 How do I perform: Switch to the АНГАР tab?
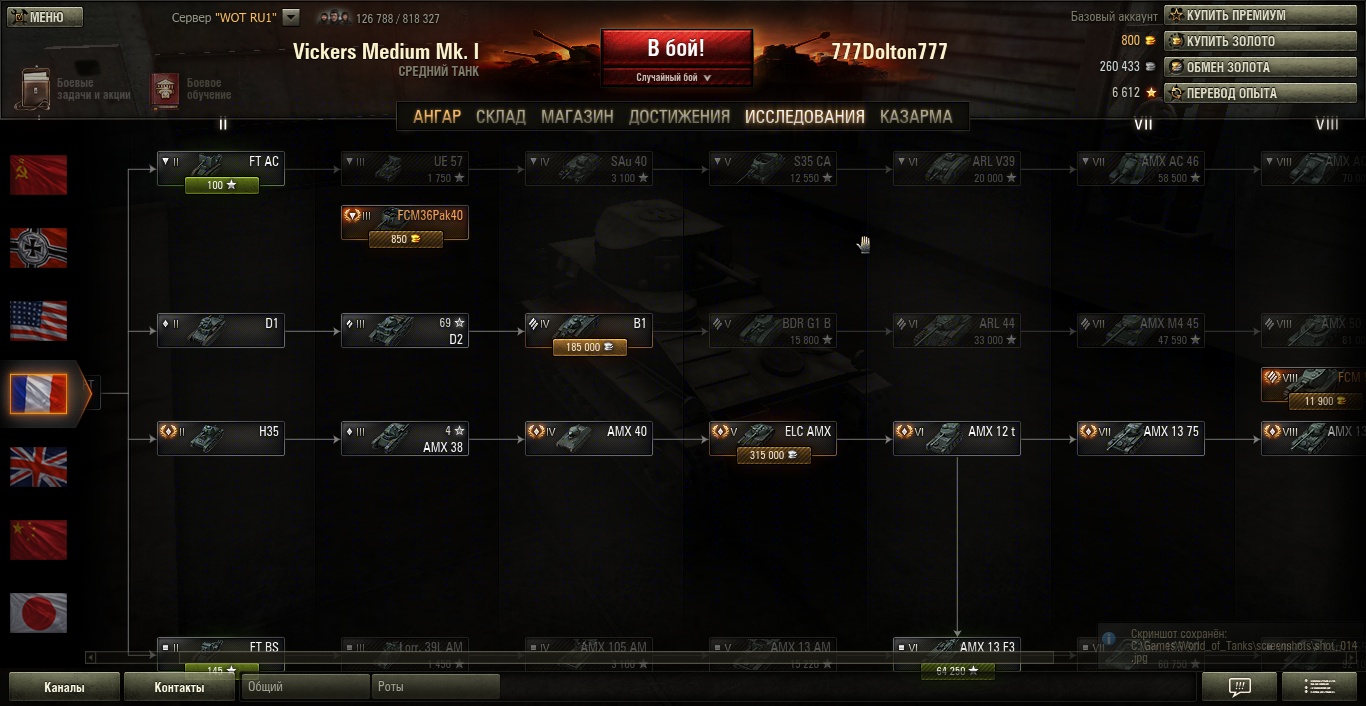[437, 116]
